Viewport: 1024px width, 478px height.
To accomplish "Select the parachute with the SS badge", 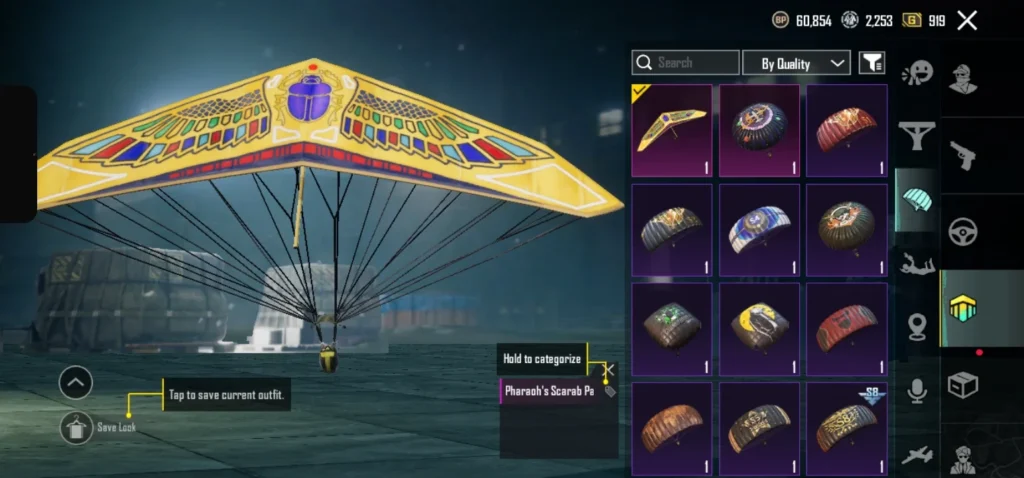I will click(x=846, y=425).
